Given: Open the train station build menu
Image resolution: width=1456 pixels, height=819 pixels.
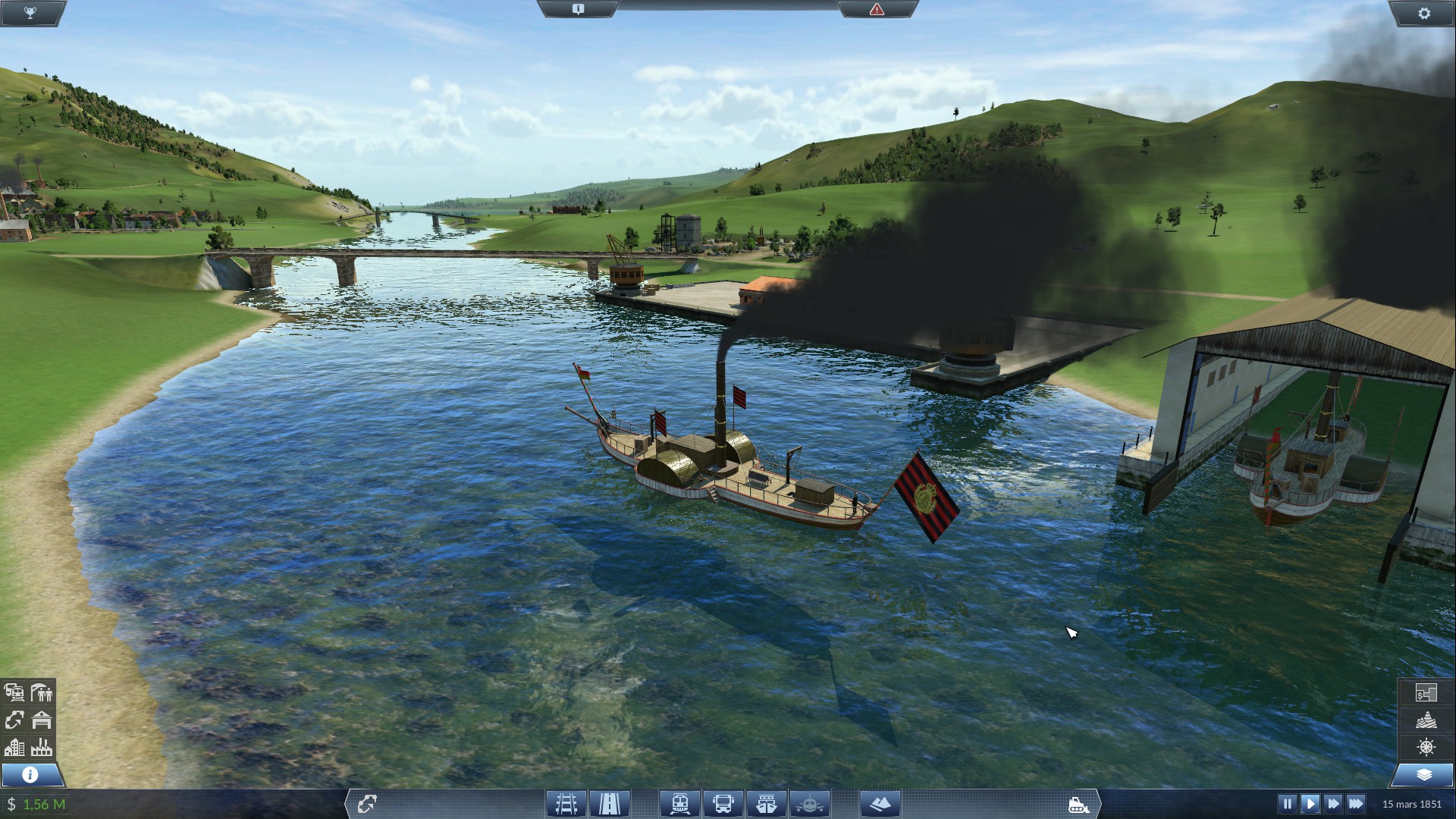Looking at the screenshot, I should click(679, 803).
